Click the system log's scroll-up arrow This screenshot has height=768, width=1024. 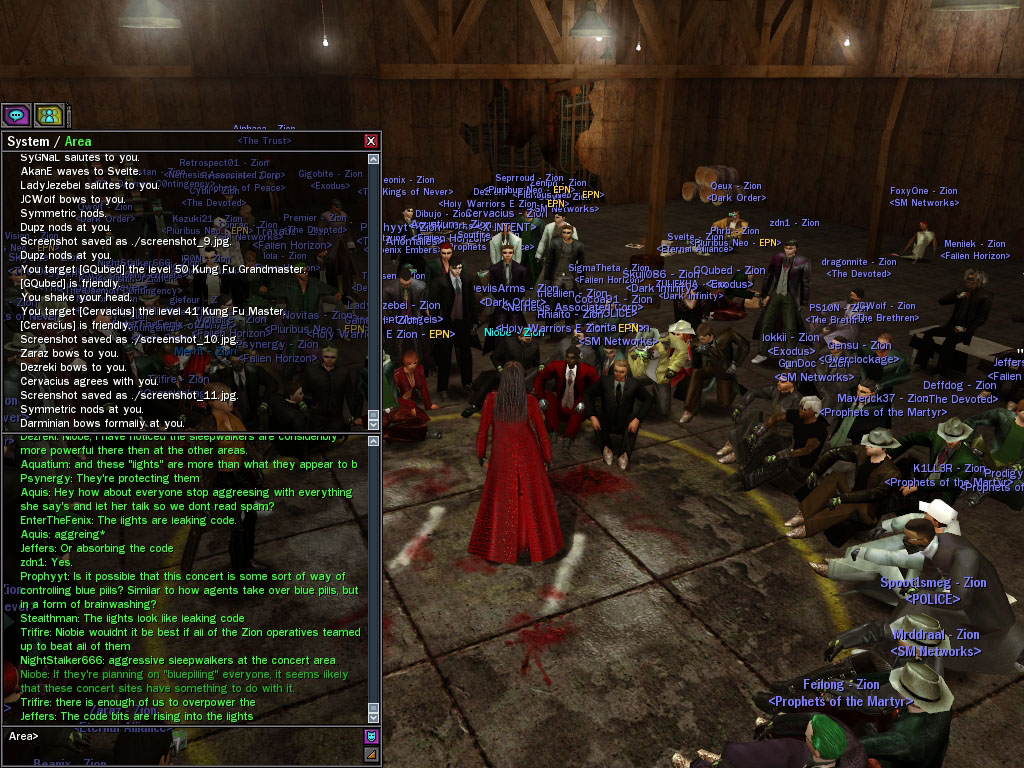pyautogui.click(x=374, y=159)
